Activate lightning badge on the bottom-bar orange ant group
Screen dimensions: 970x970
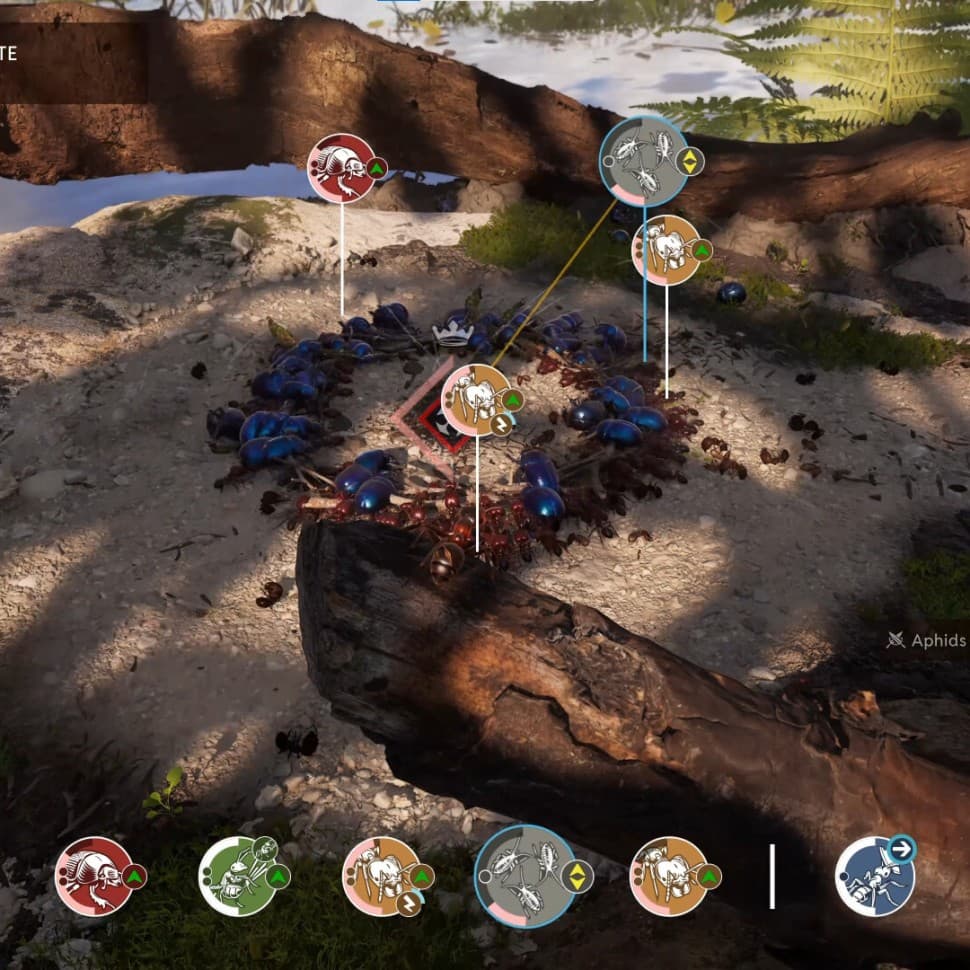[x=409, y=904]
